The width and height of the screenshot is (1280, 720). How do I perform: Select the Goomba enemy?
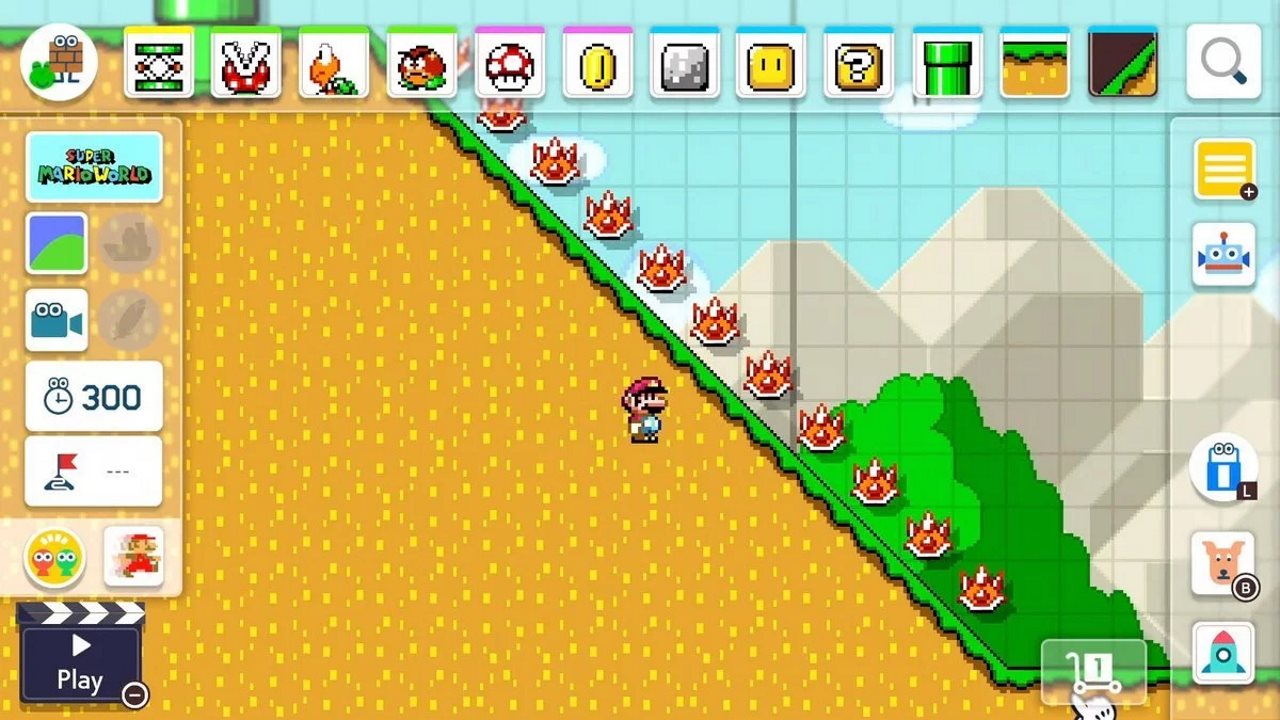(x=422, y=62)
